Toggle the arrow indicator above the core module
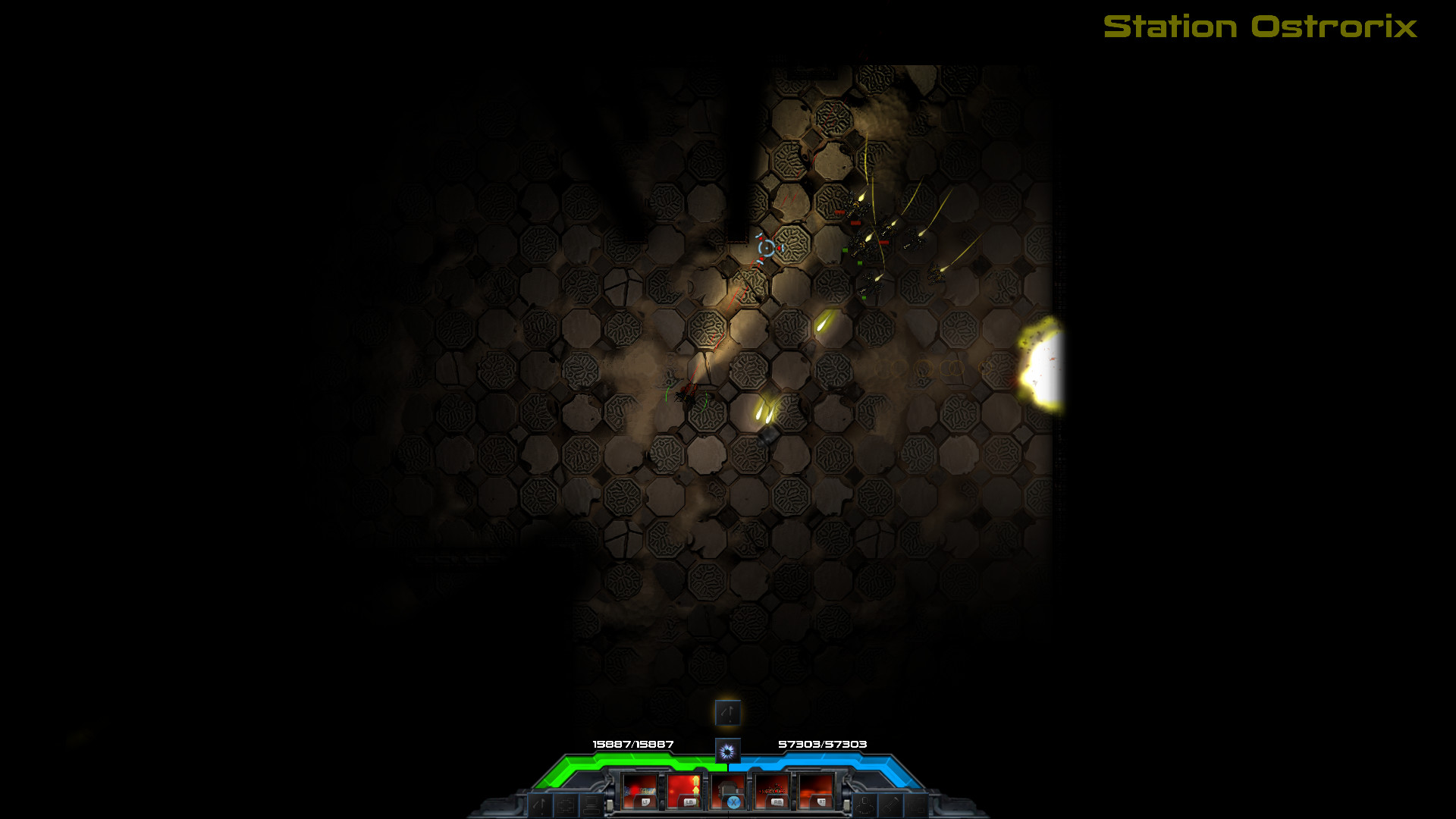Image resolution: width=1456 pixels, height=819 pixels. tap(728, 713)
